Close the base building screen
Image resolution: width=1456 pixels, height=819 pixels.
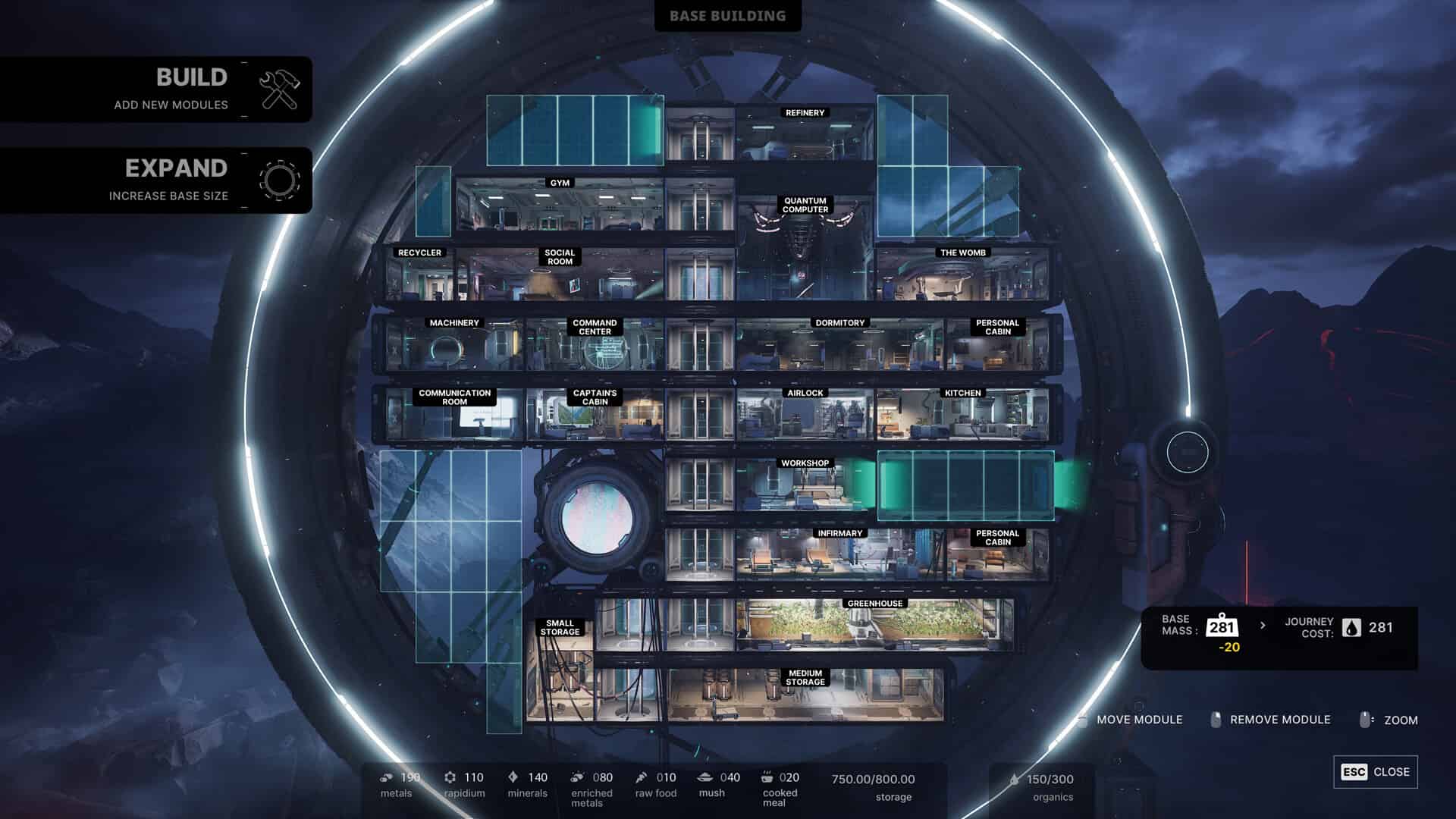1375,772
